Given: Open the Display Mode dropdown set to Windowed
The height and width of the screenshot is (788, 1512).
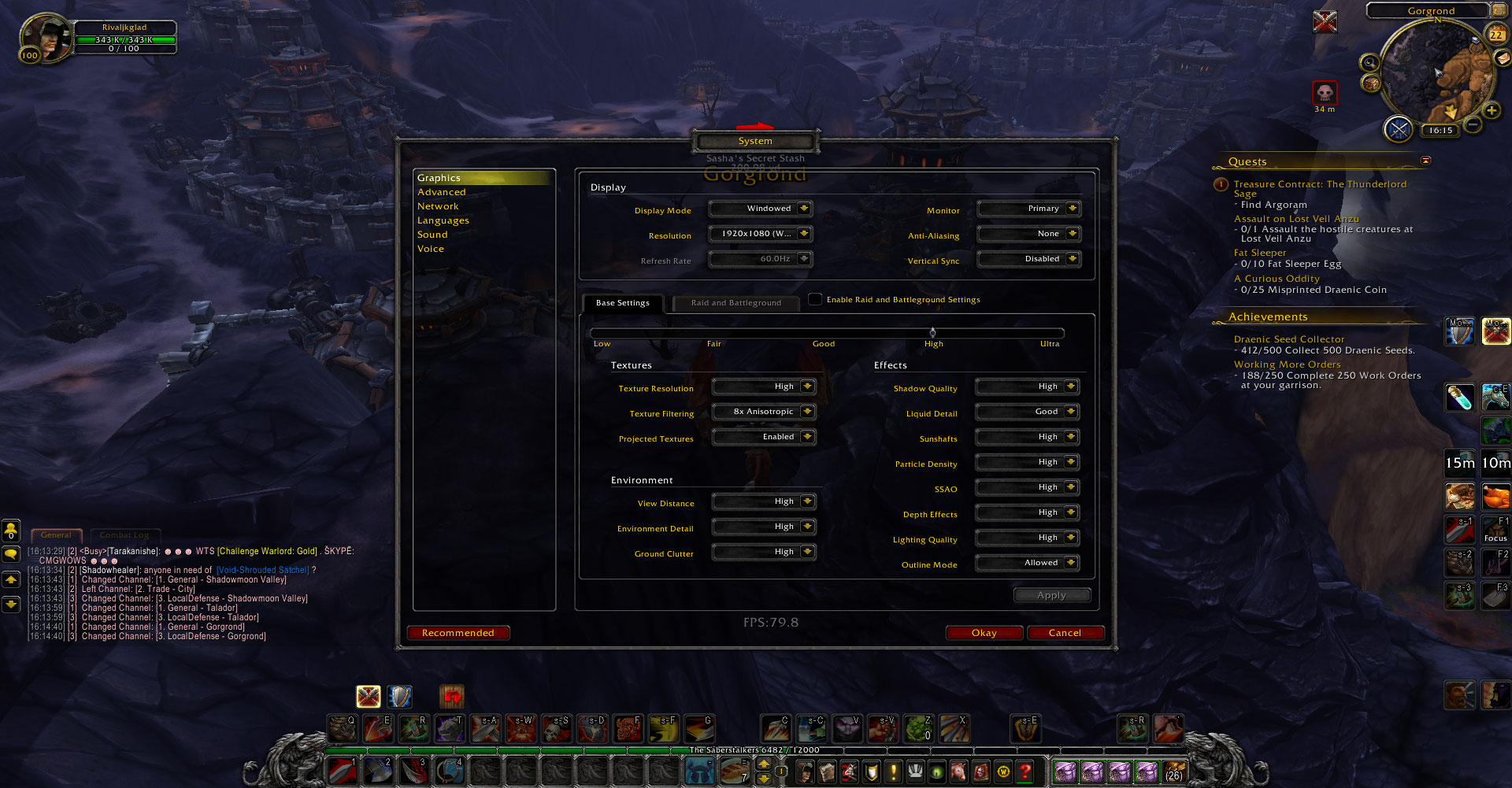Looking at the screenshot, I should (760, 208).
